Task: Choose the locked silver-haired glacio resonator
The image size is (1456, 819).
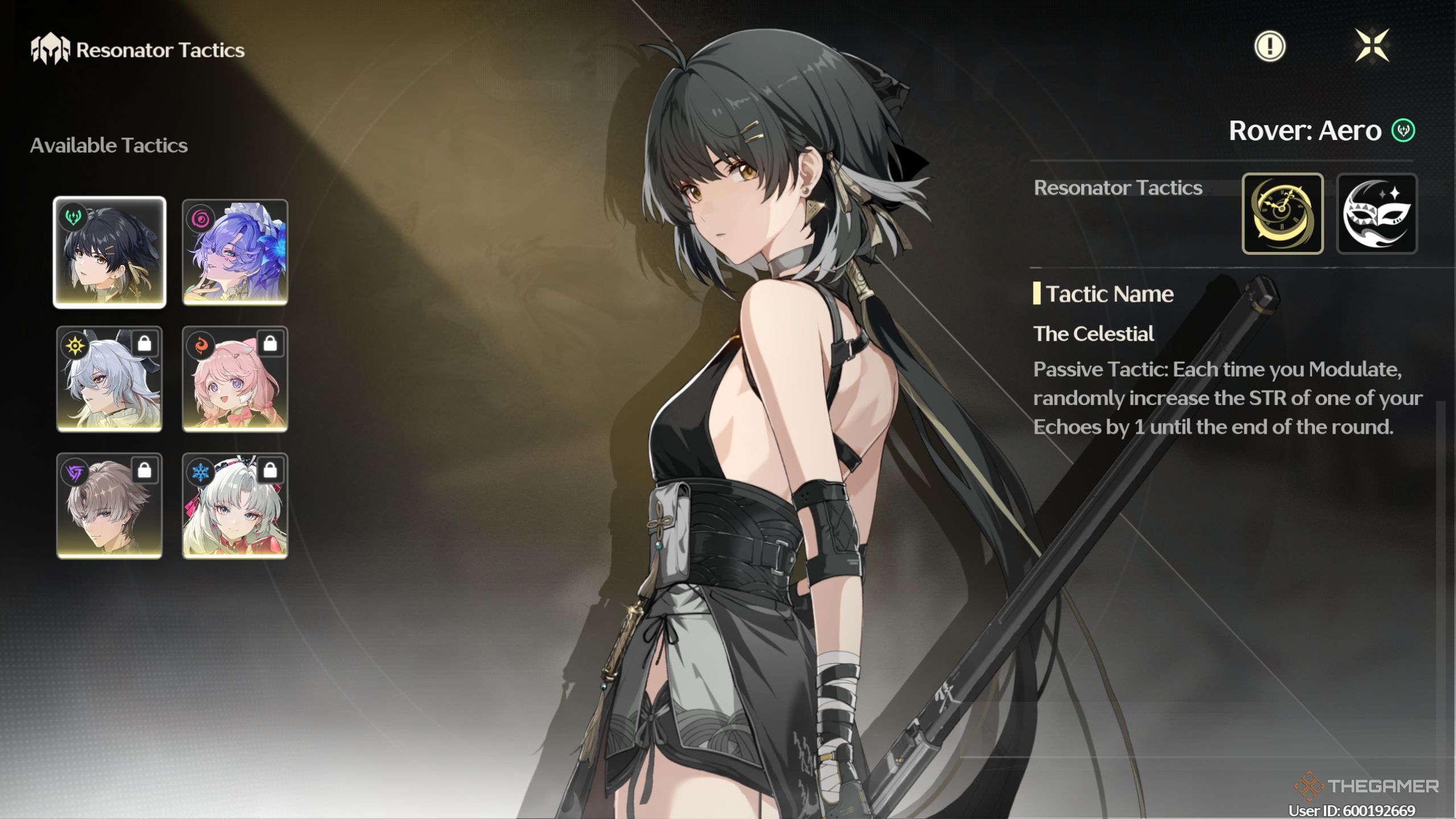Action: coord(235,506)
